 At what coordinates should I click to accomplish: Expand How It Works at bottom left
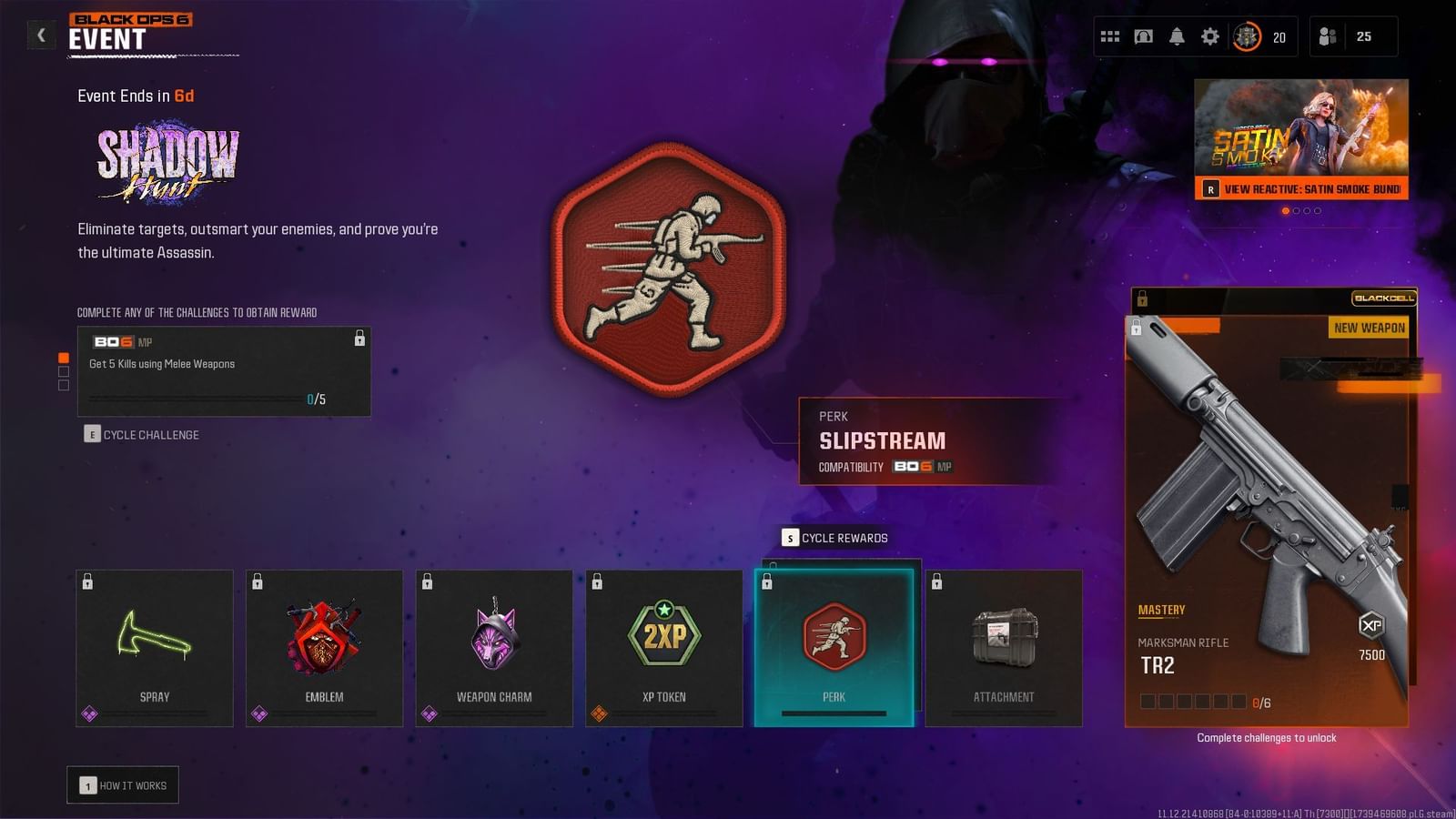pos(123,784)
